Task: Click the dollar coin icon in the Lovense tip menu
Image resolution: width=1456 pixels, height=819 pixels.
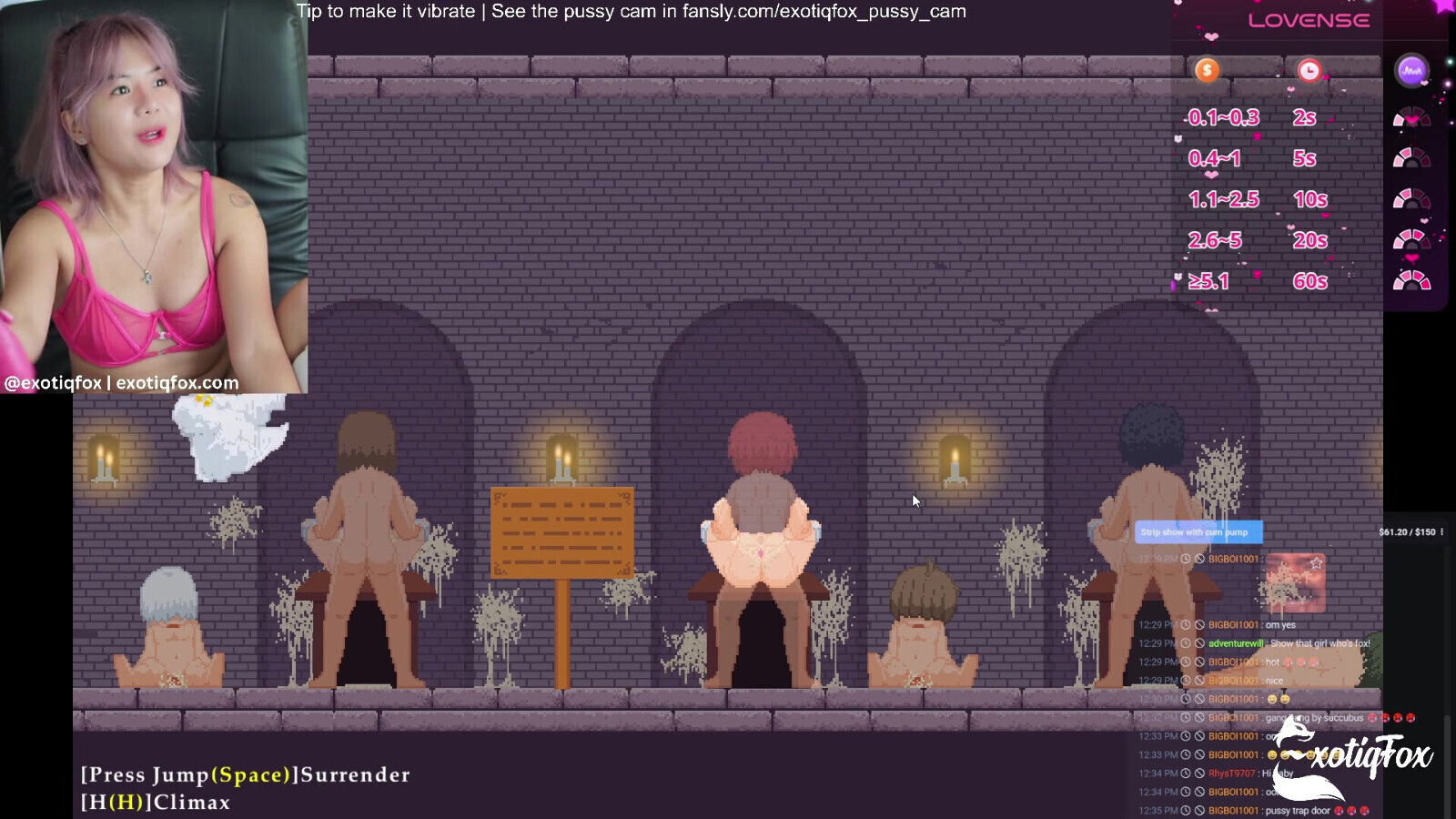Action: pyautogui.click(x=1207, y=70)
